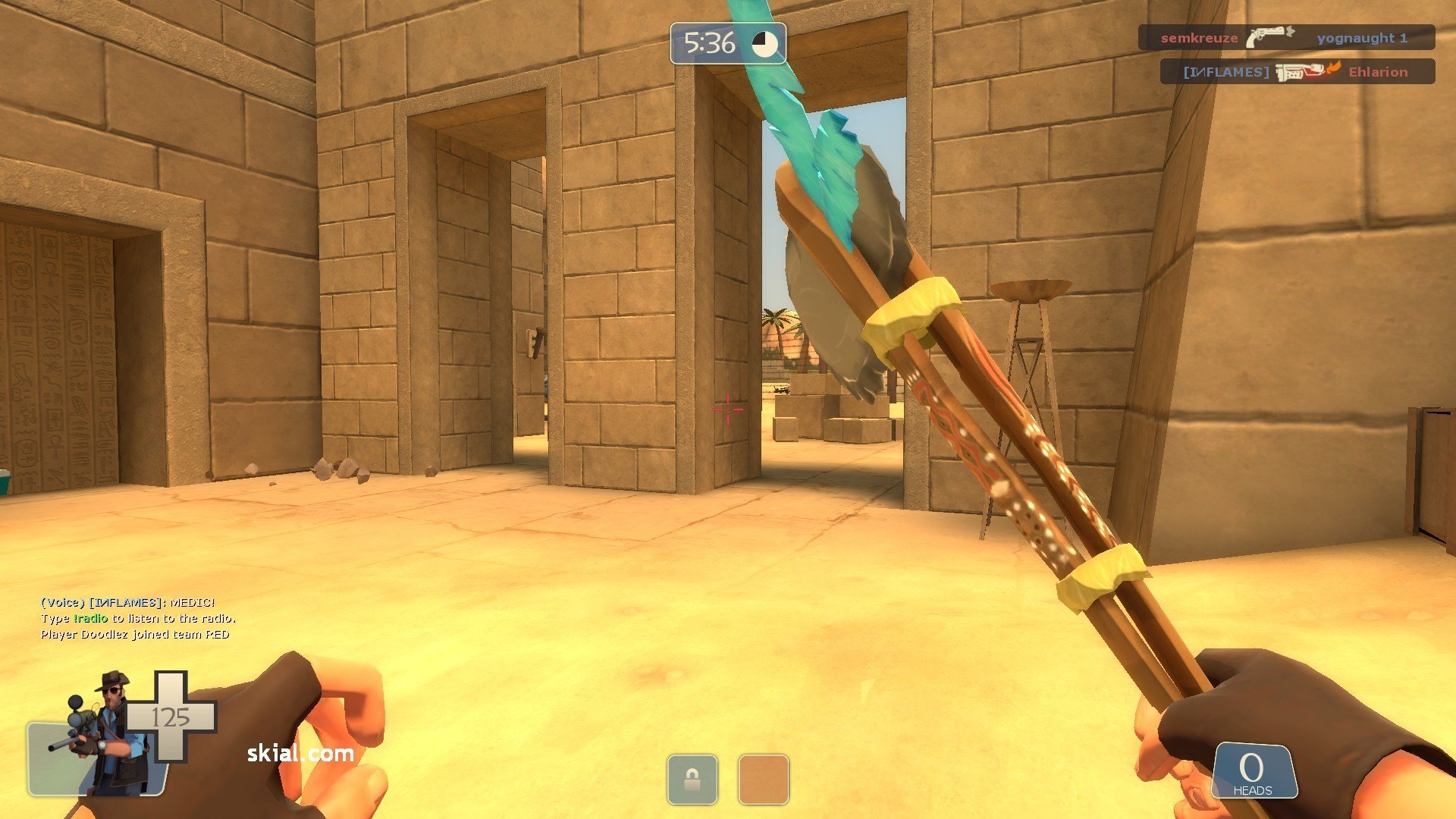Select the Ehlarion kill feed entry
1456x819 pixels.
pyautogui.click(x=1297, y=72)
